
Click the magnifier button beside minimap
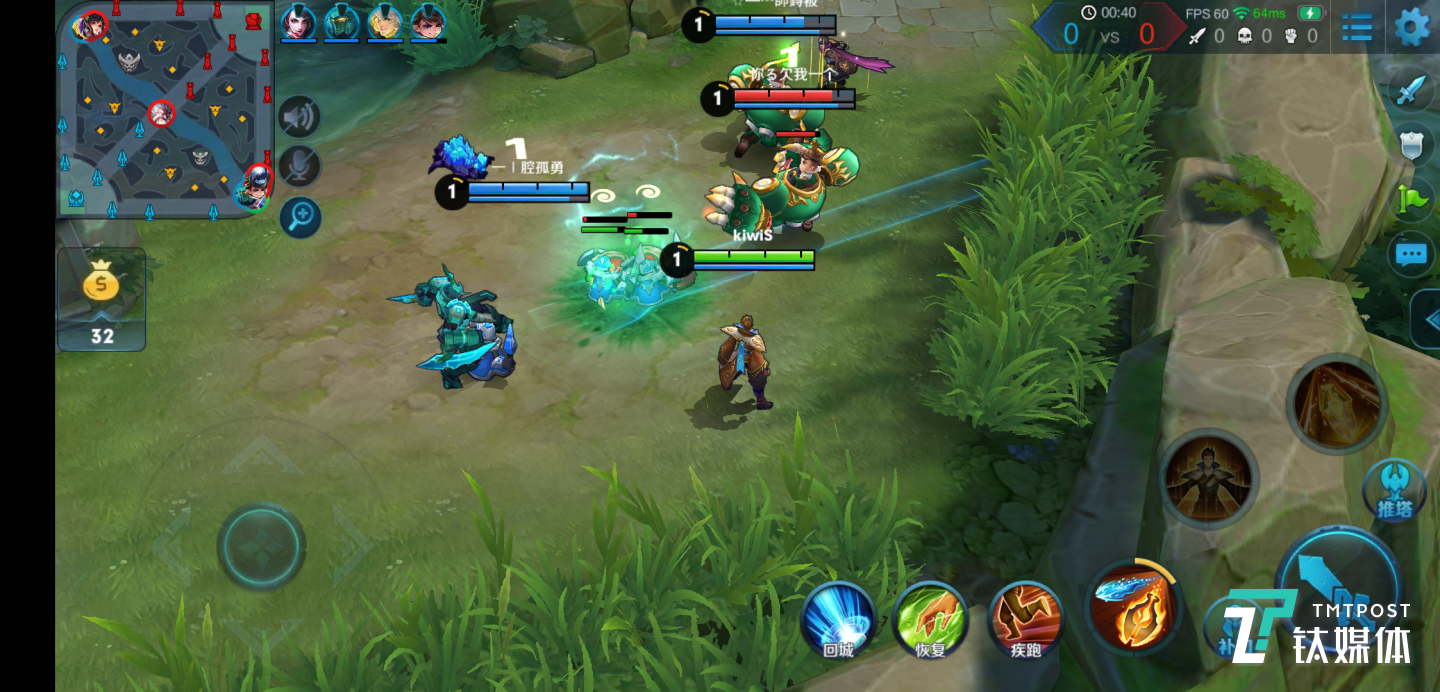click(x=299, y=217)
